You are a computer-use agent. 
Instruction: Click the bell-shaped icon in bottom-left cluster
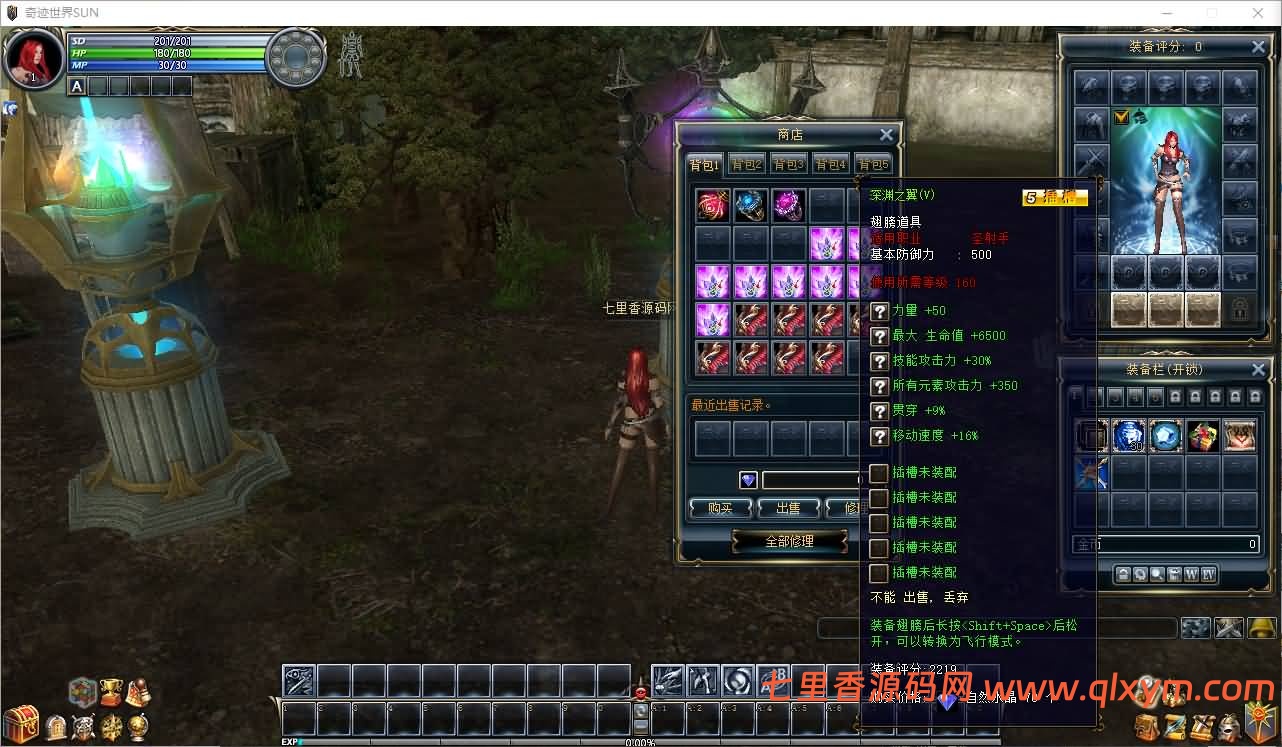(x=138, y=690)
